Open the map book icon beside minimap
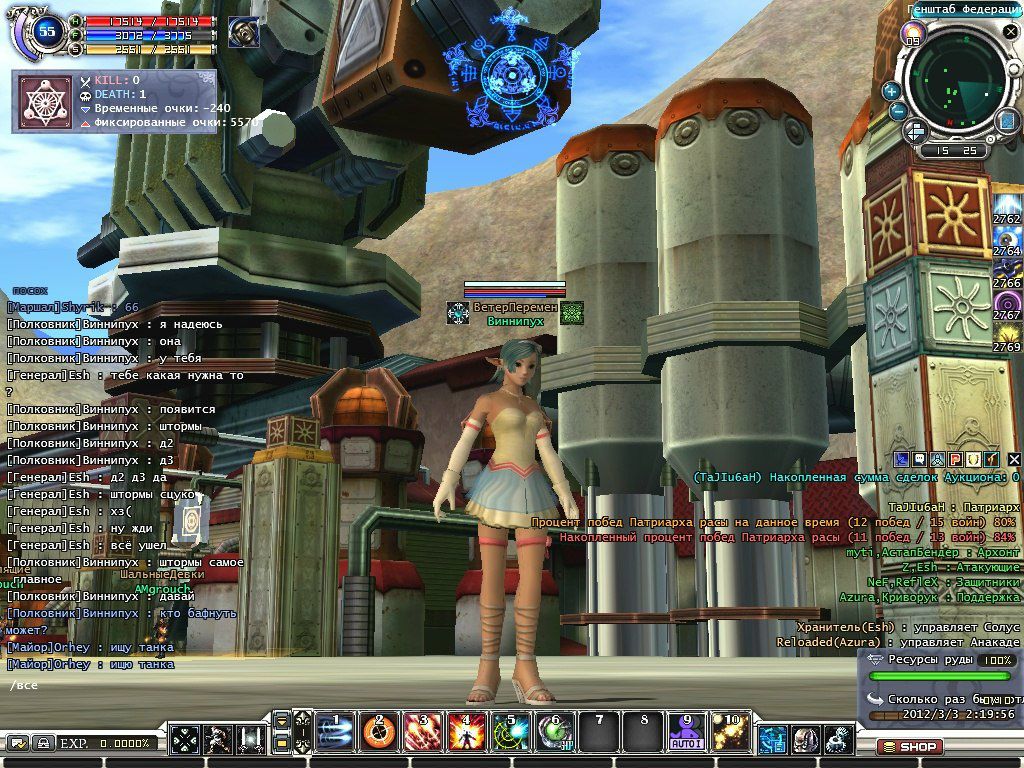Viewport: 1024px width, 768px height. coord(1007,121)
